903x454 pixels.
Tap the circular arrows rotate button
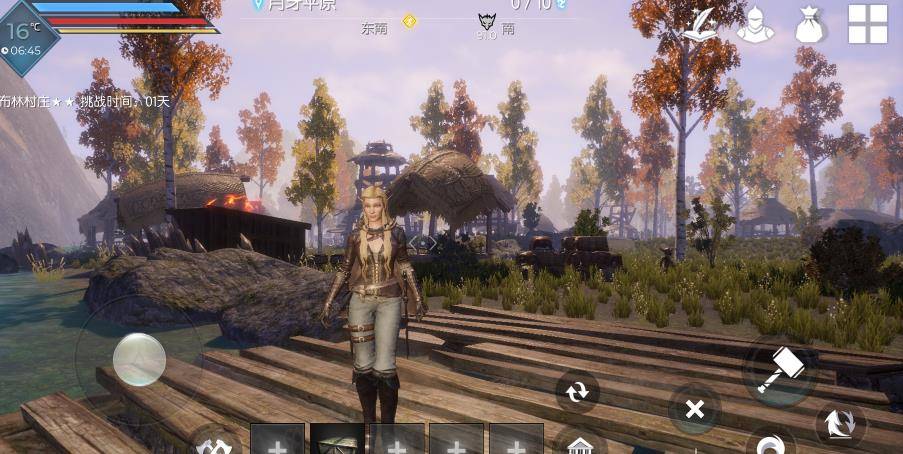(578, 392)
